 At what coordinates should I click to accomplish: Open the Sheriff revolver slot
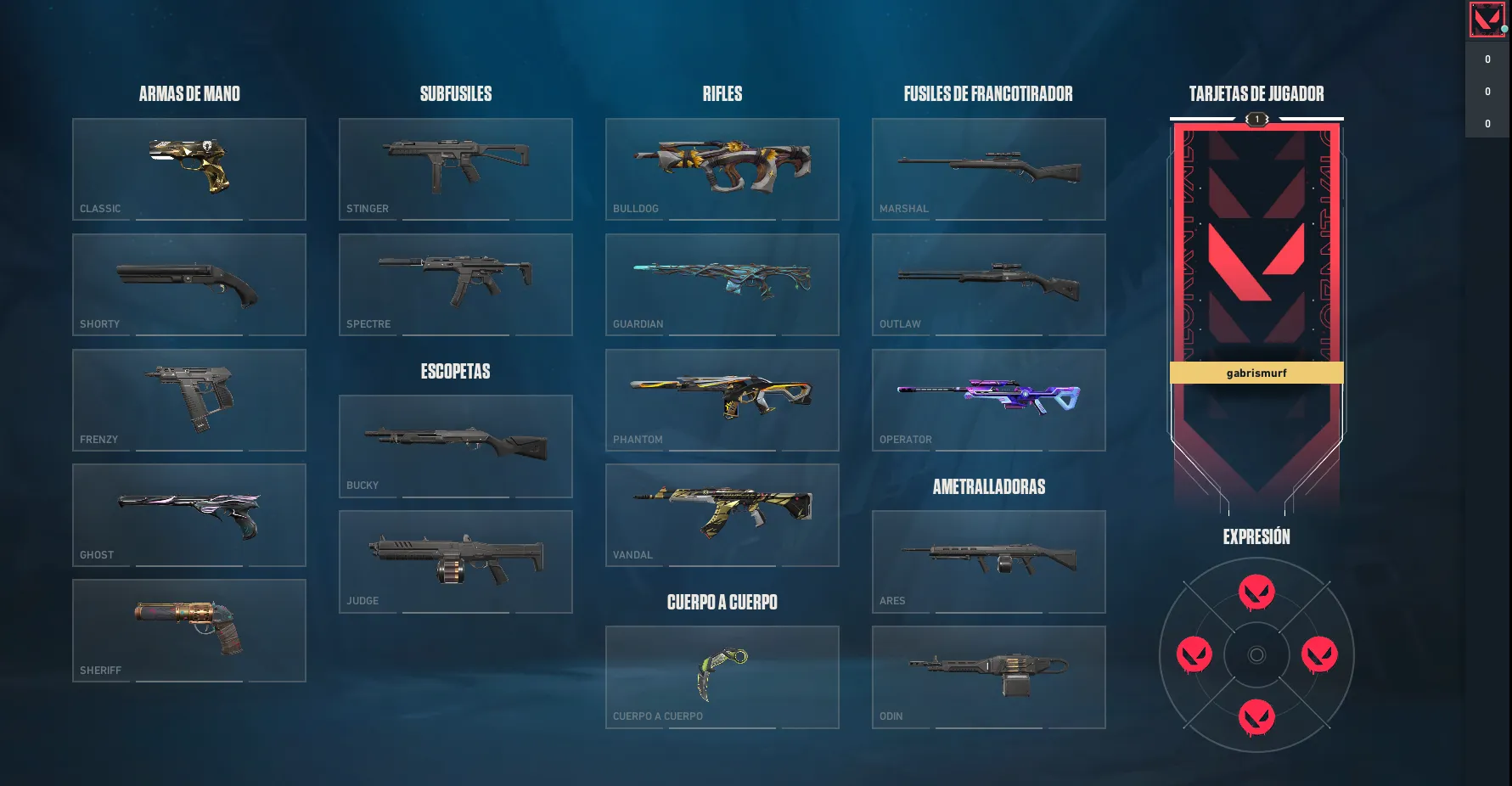pyautogui.click(x=189, y=631)
